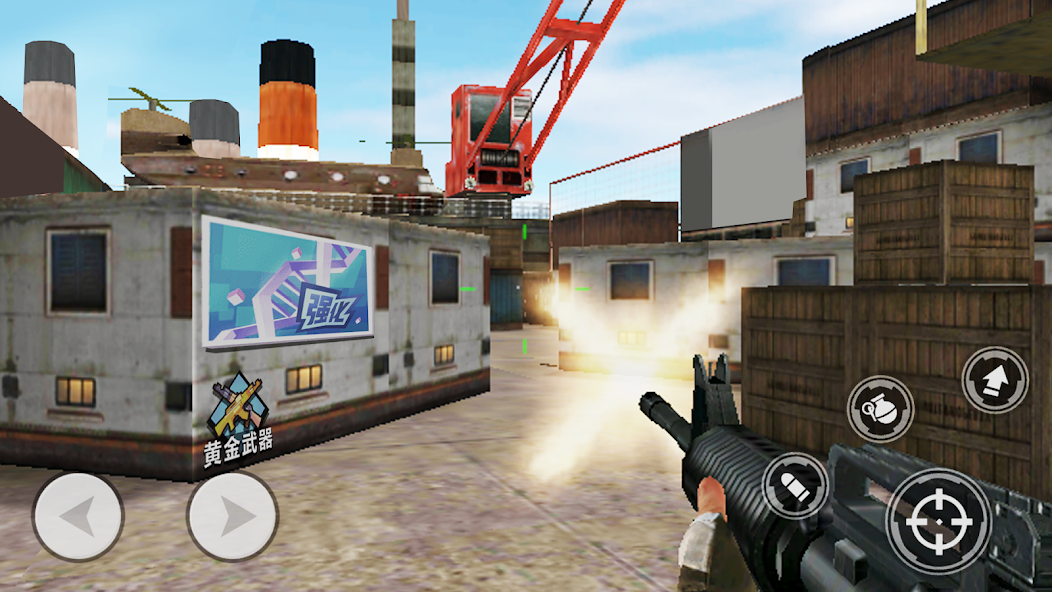Jump using the up arrow button
1052x592 pixels.
click(995, 380)
